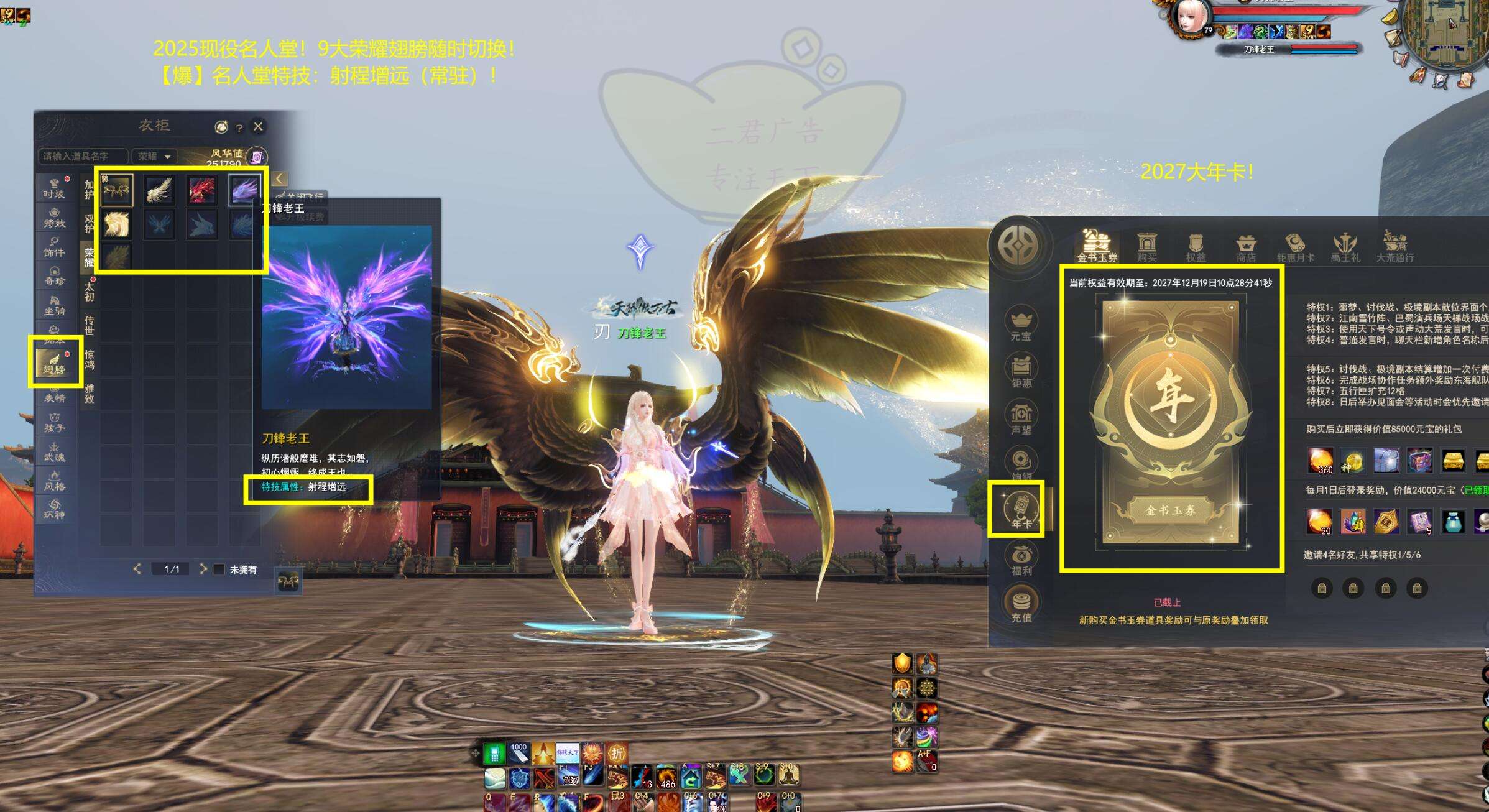Switch to the 权益 tab

coord(1195,247)
